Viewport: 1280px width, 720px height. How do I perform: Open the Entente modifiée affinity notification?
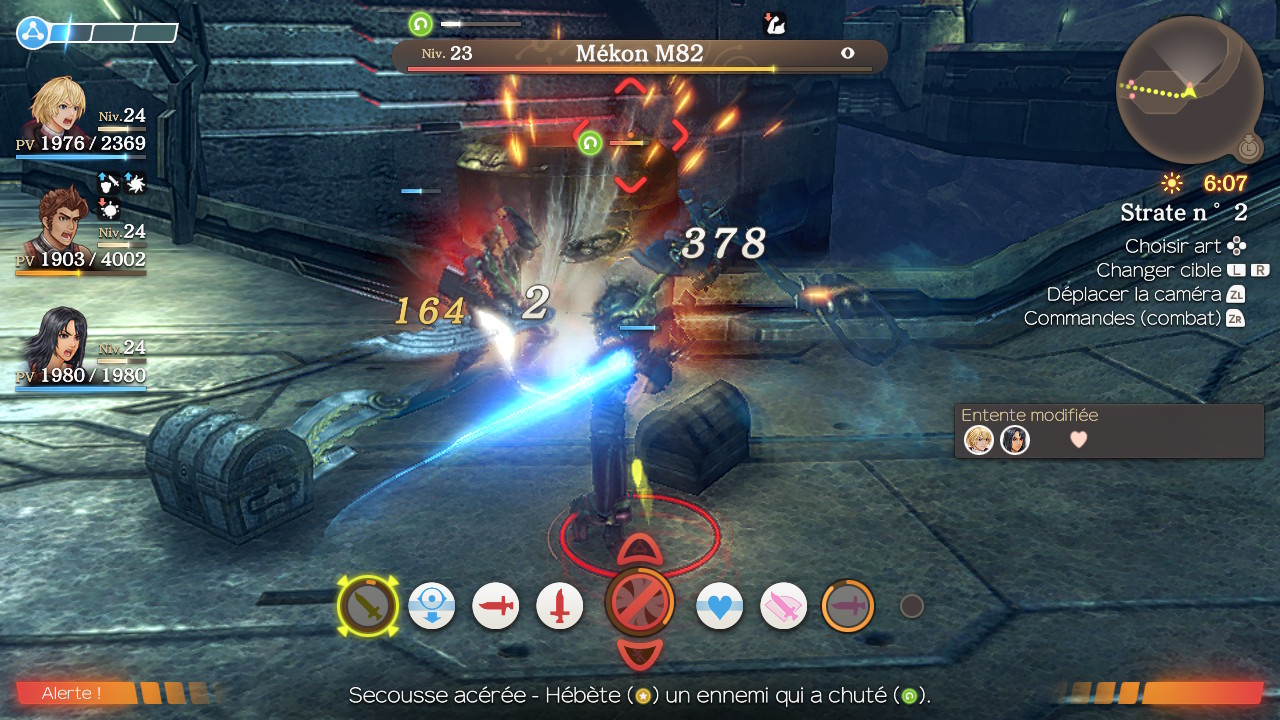[1108, 431]
